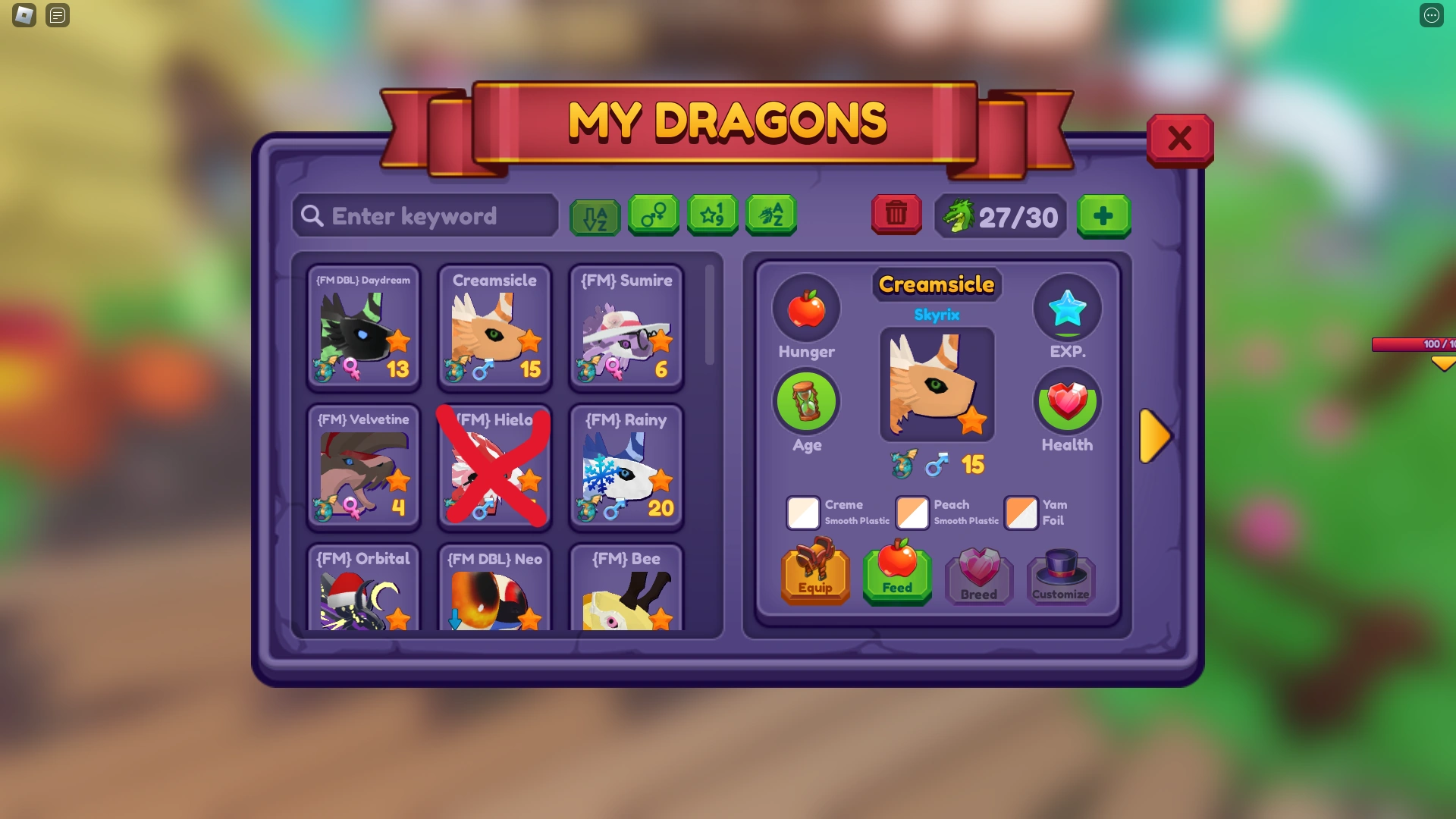Click the Hunger apple icon
Viewport: 1456px width, 819px height.
click(806, 308)
